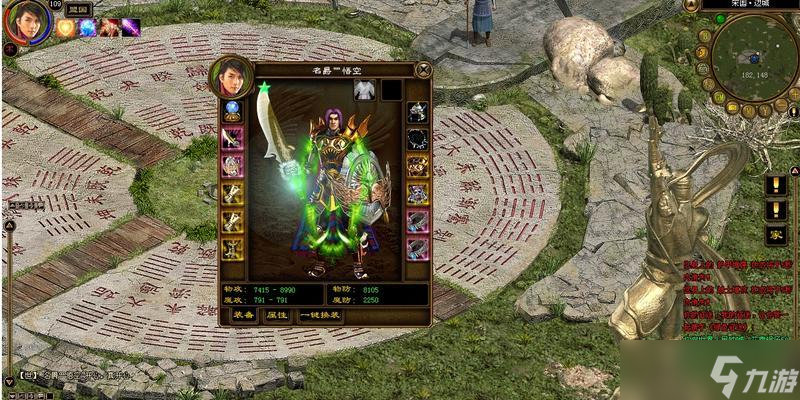
Task: Click the circular minimap
Action: 752,57
